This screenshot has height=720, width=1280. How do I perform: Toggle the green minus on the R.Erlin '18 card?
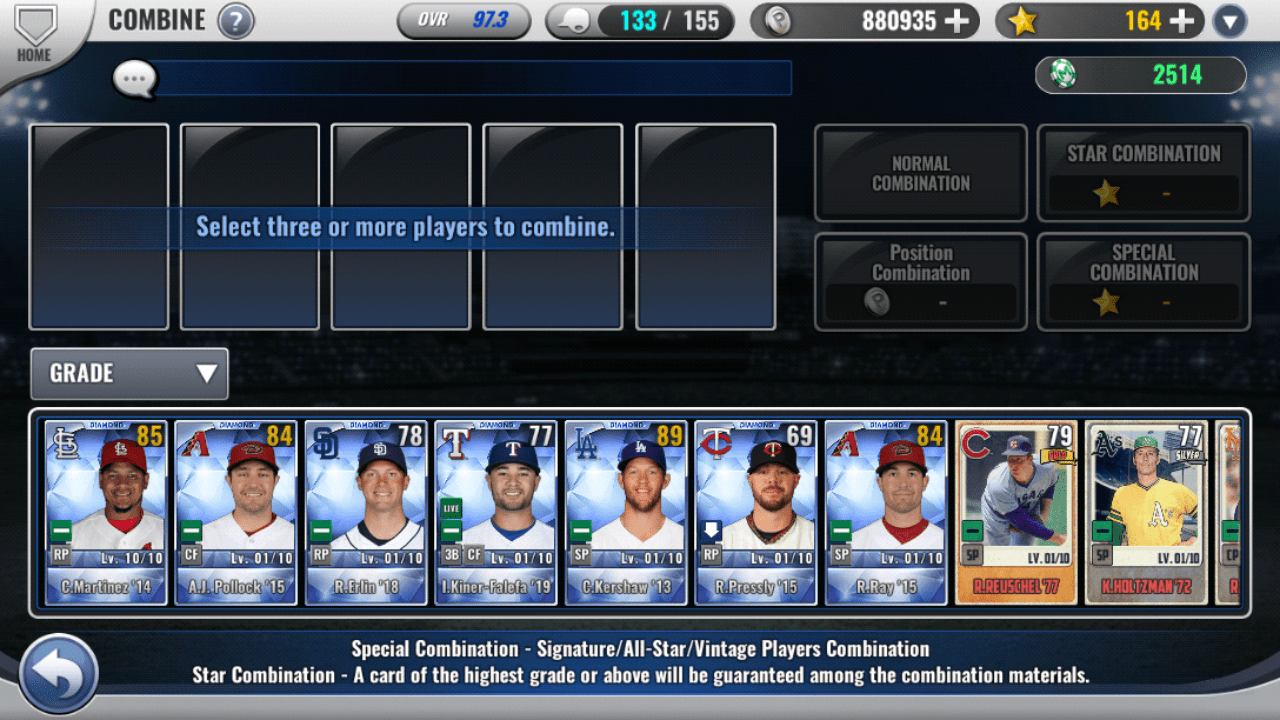(322, 531)
